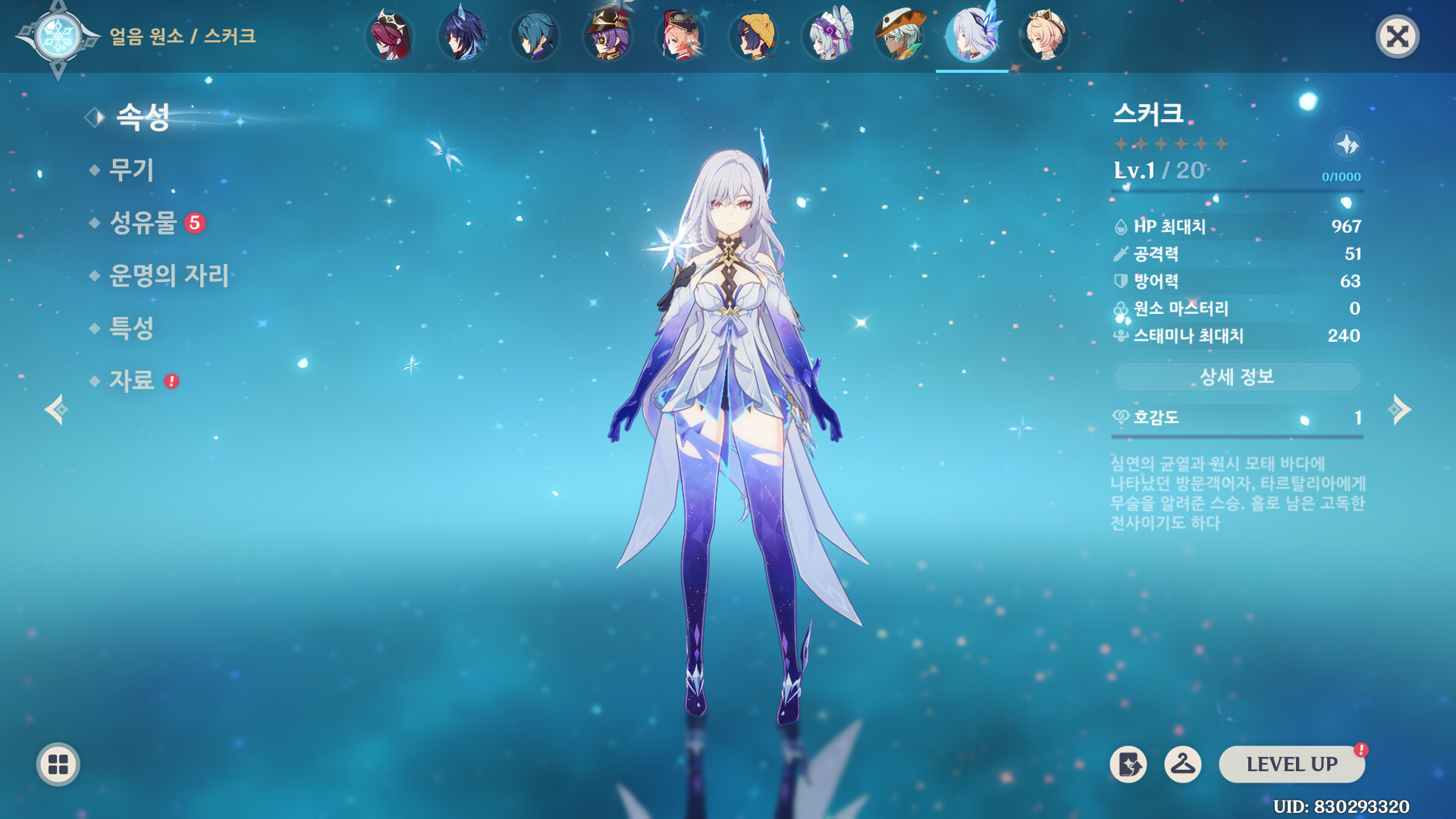Open the 무기 (Weapon) menu entry
The image size is (1456, 819).
132,170
